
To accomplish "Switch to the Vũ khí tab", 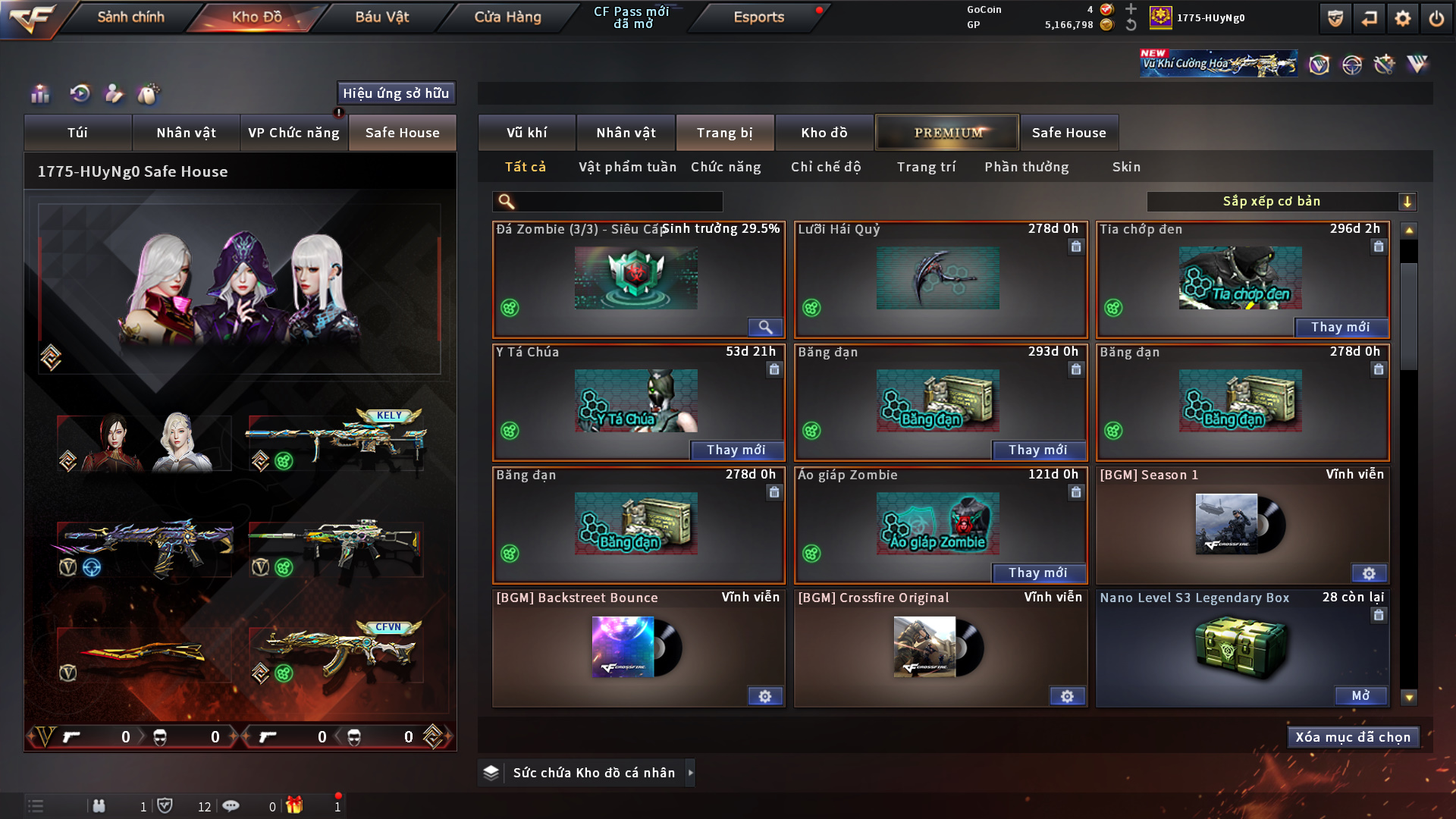I will tap(526, 133).
